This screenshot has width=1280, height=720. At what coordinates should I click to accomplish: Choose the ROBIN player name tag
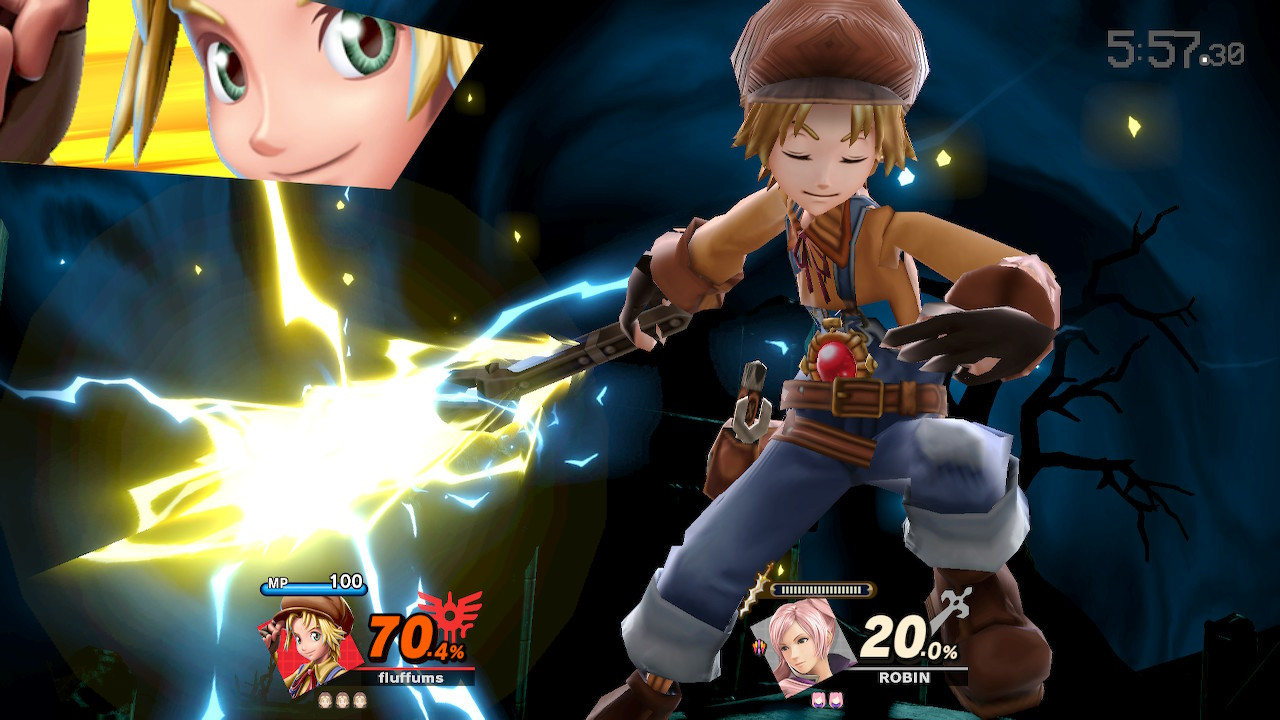904,677
